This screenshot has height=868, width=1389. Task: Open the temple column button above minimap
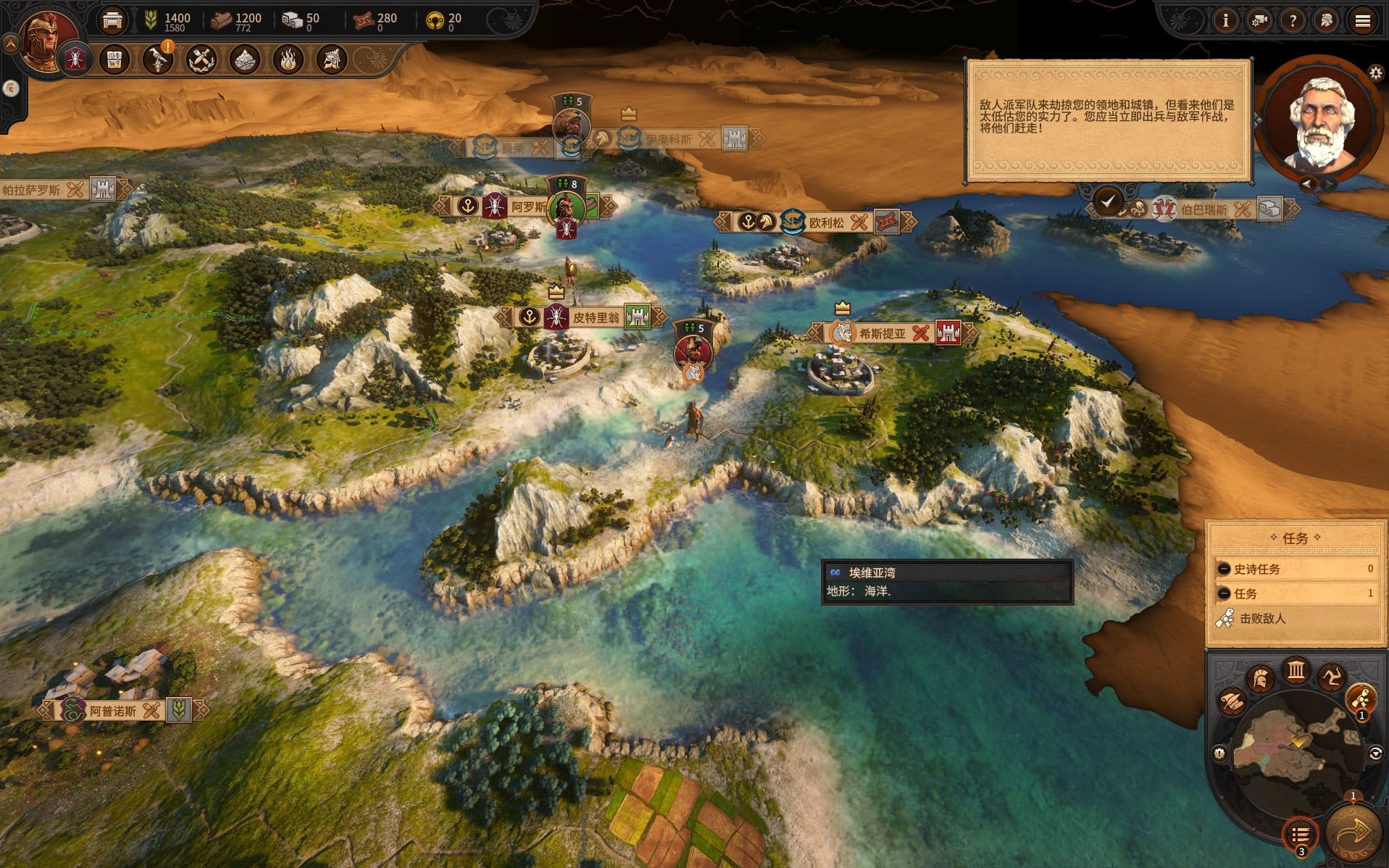point(1296,671)
